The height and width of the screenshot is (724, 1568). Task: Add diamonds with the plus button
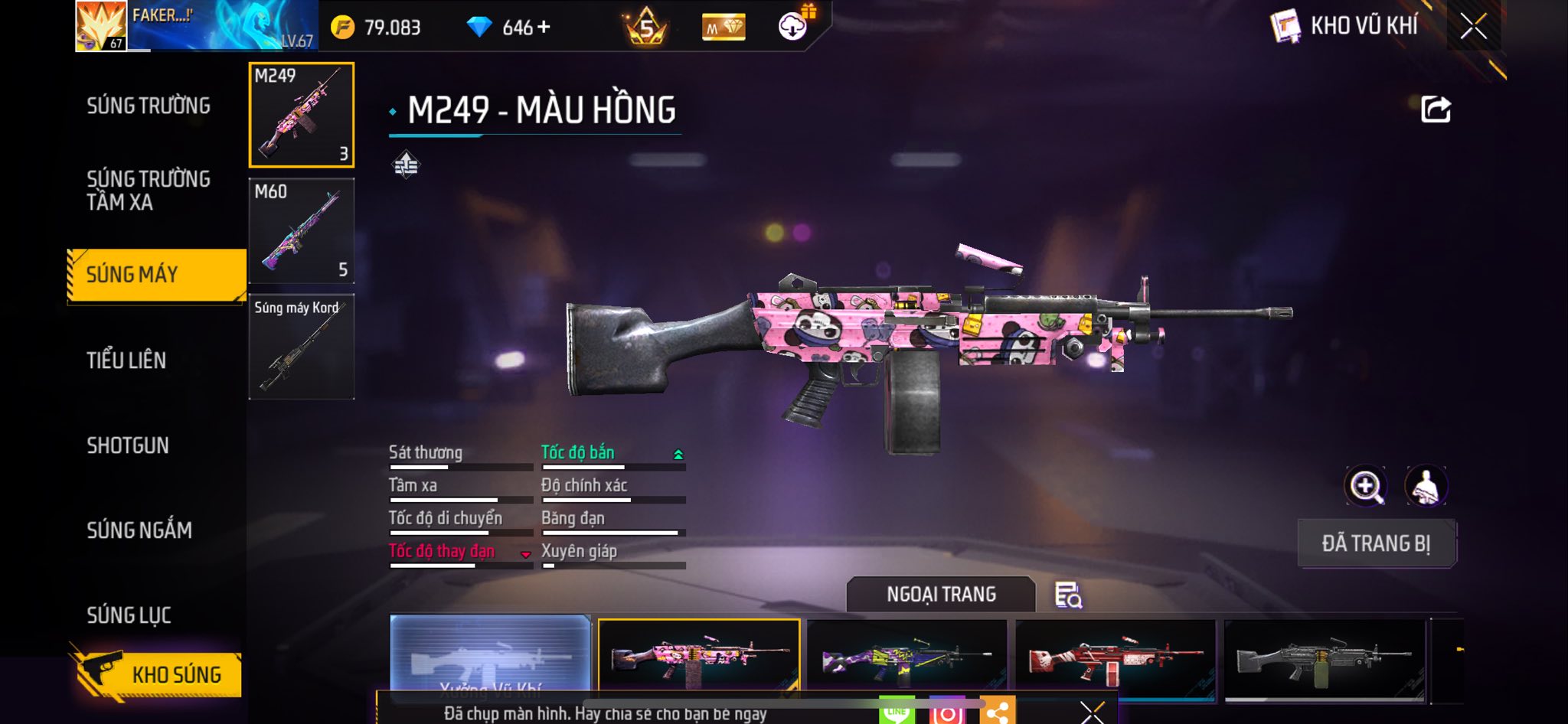pyautogui.click(x=544, y=28)
